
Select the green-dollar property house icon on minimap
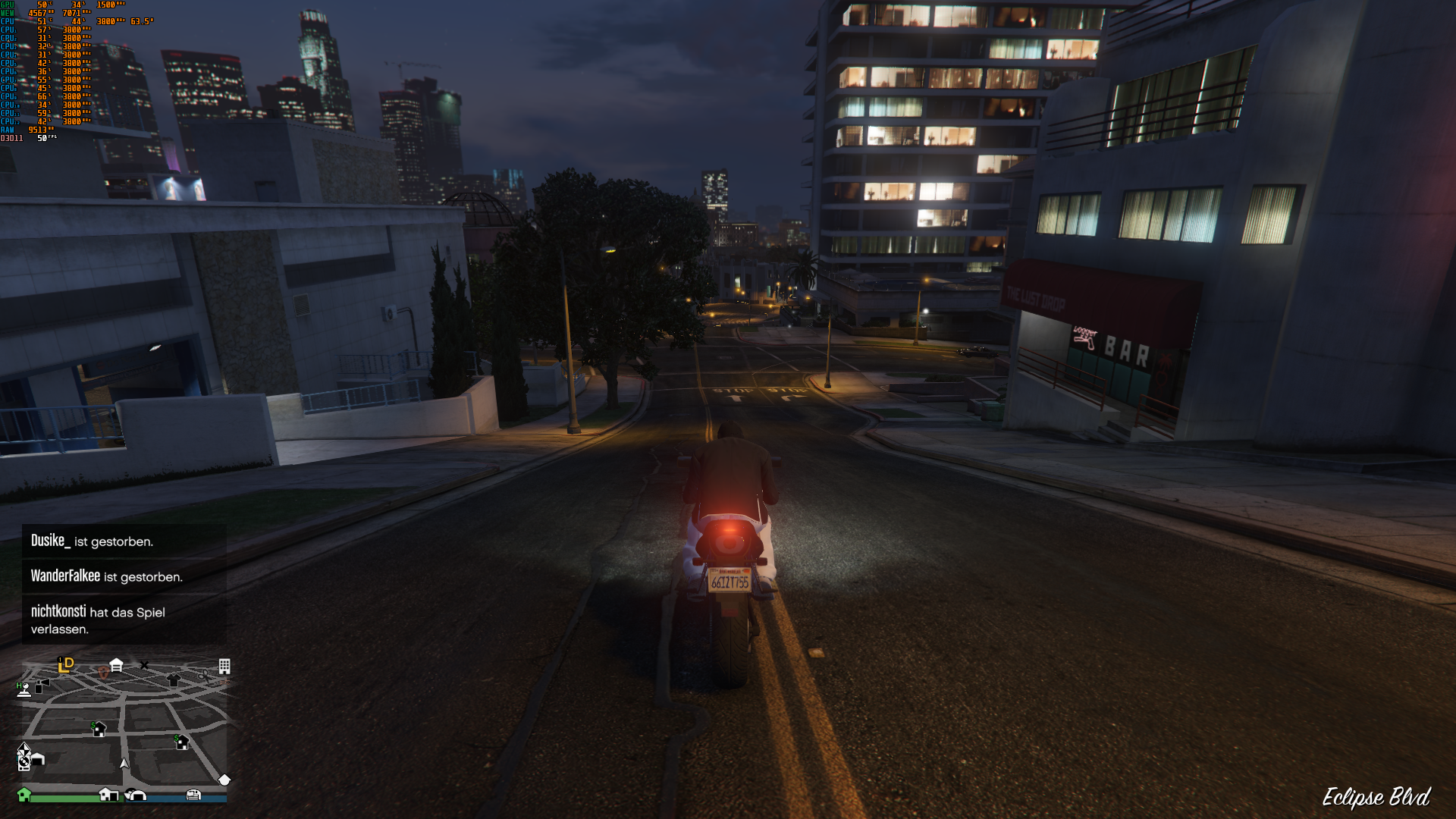(99, 730)
